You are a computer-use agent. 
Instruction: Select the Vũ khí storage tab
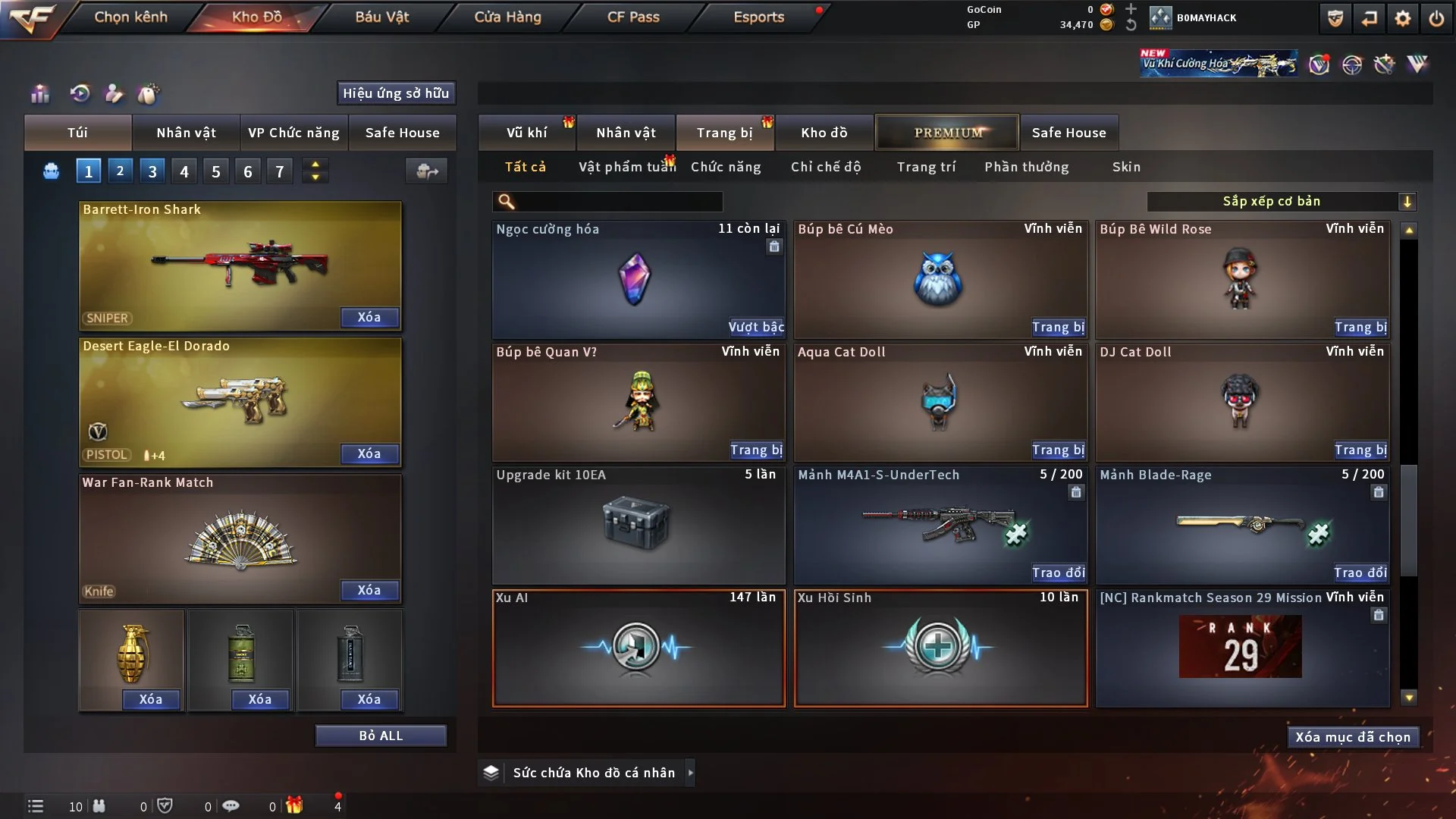526,133
